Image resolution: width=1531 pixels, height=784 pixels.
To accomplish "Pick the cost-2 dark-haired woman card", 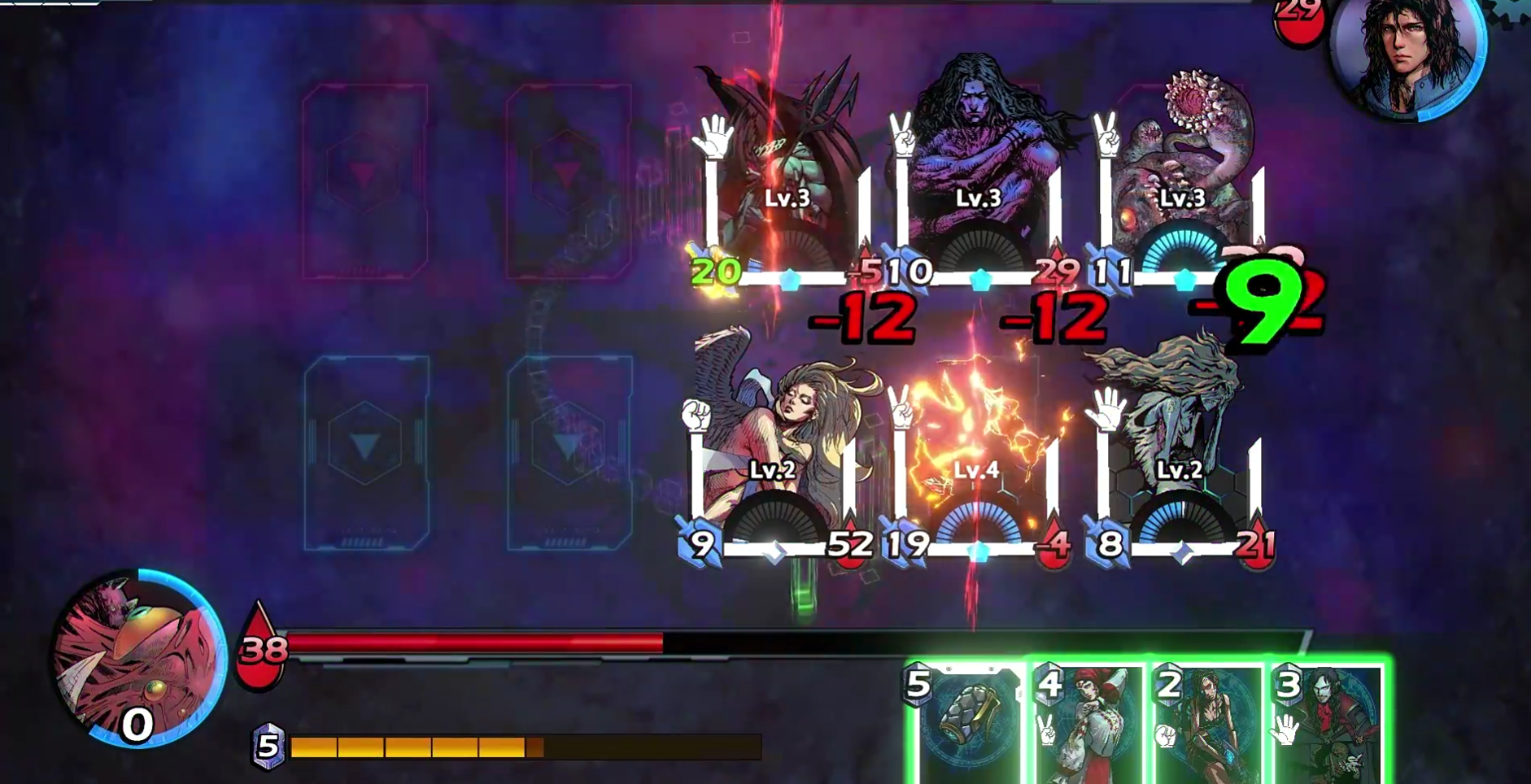I will click(1207, 724).
